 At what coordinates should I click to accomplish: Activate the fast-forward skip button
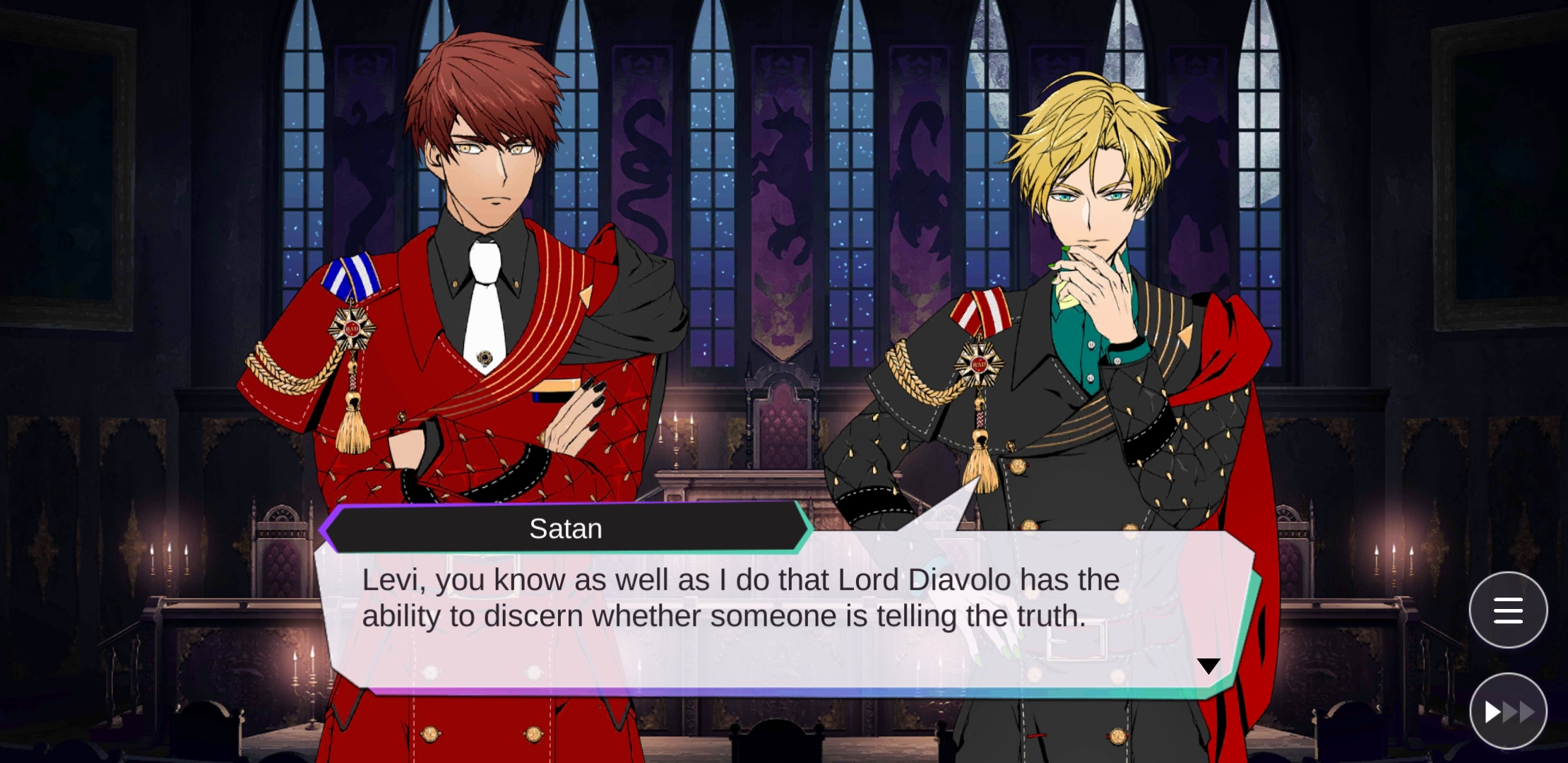pos(1508,711)
